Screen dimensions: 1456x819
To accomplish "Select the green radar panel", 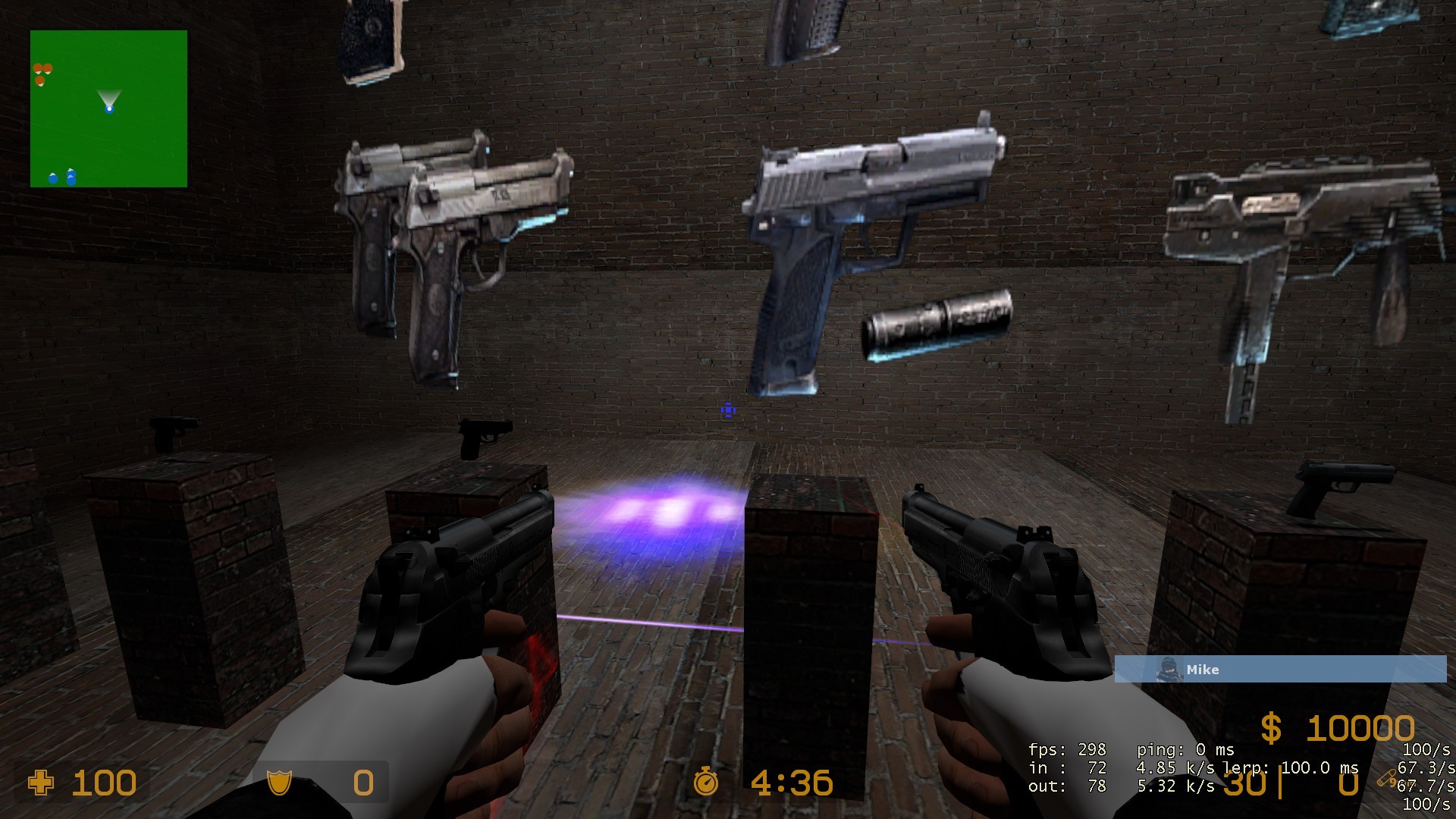I will pyautogui.click(x=108, y=106).
